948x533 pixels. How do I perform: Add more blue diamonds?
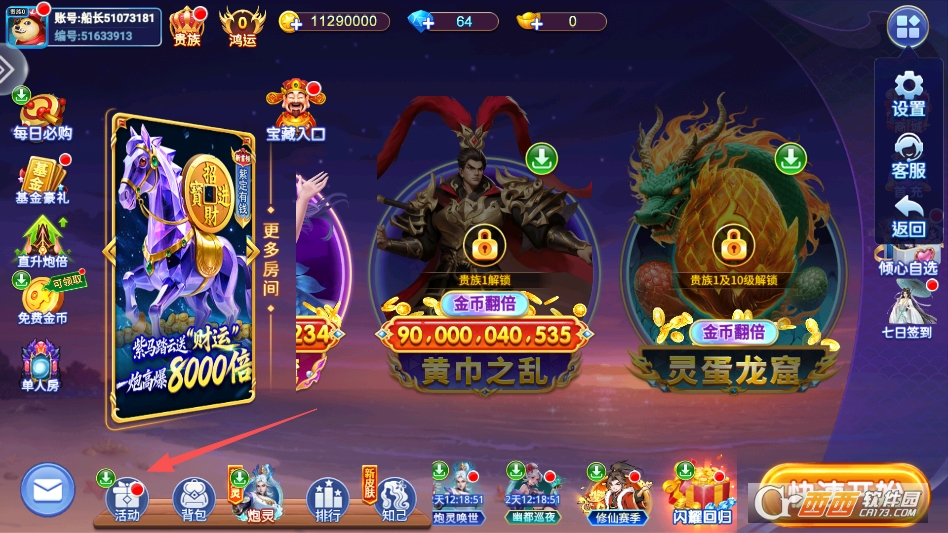click(422, 22)
